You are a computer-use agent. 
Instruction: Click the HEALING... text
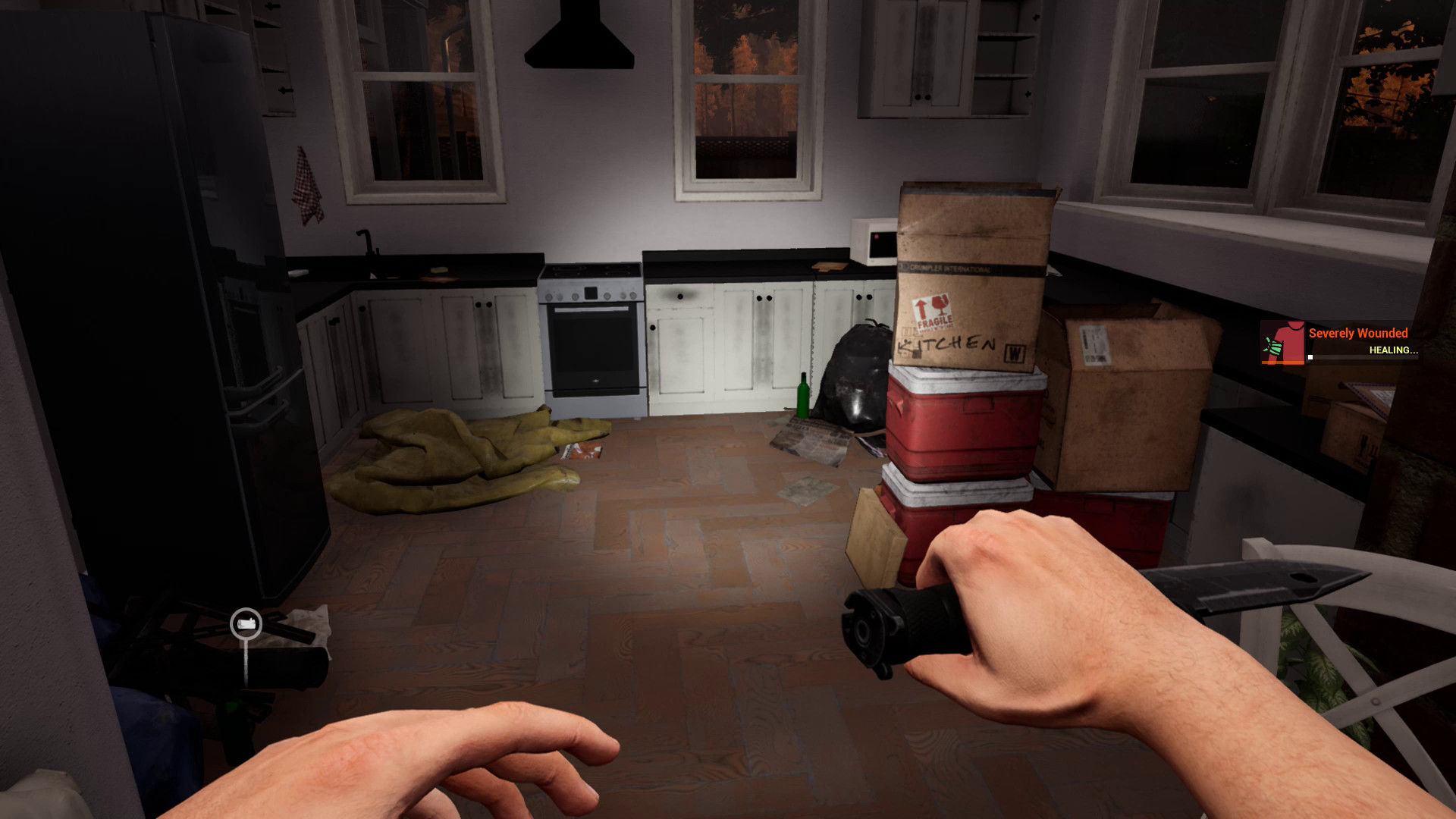(x=1393, y=350)
